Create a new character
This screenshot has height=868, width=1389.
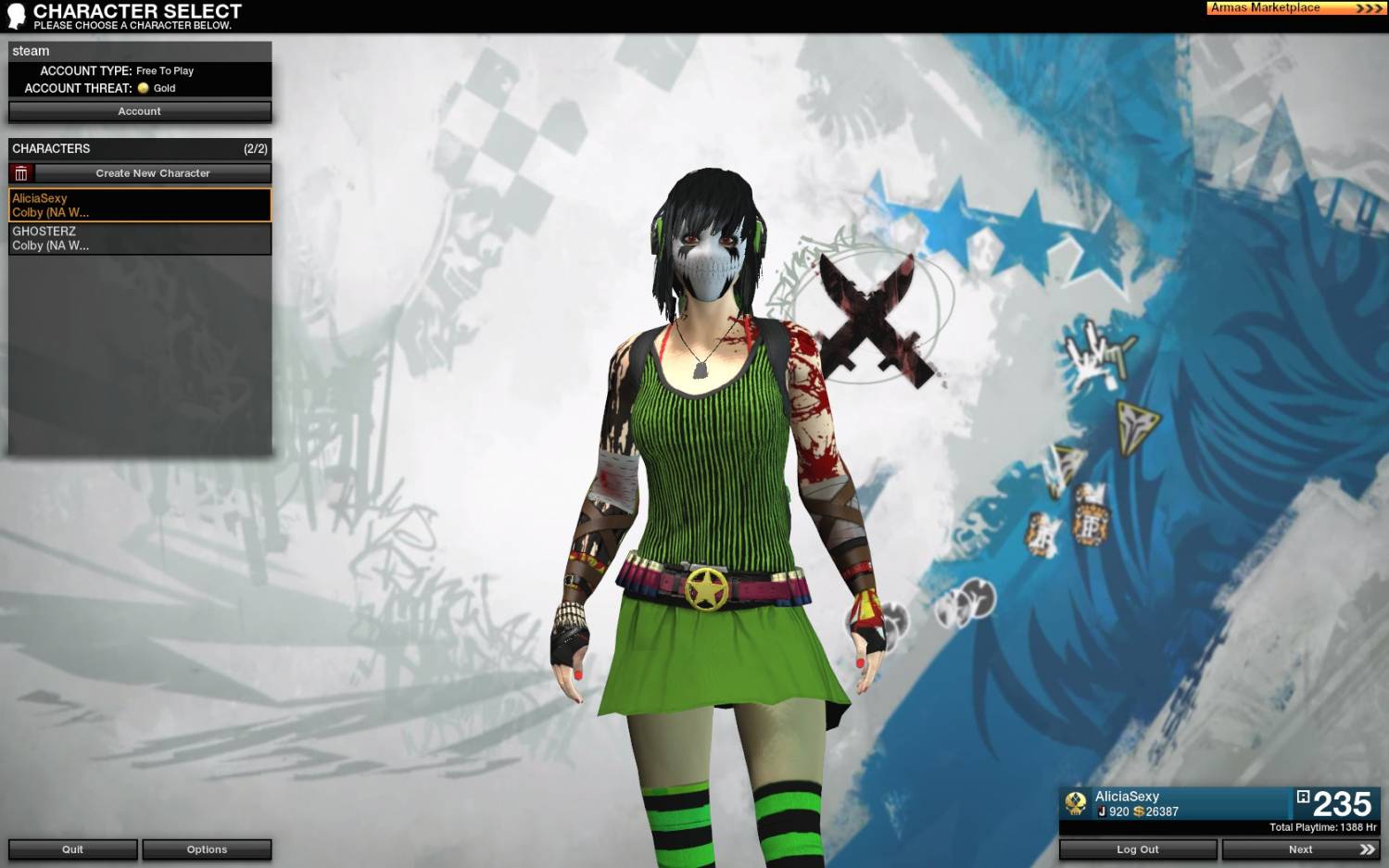[153, 173]
